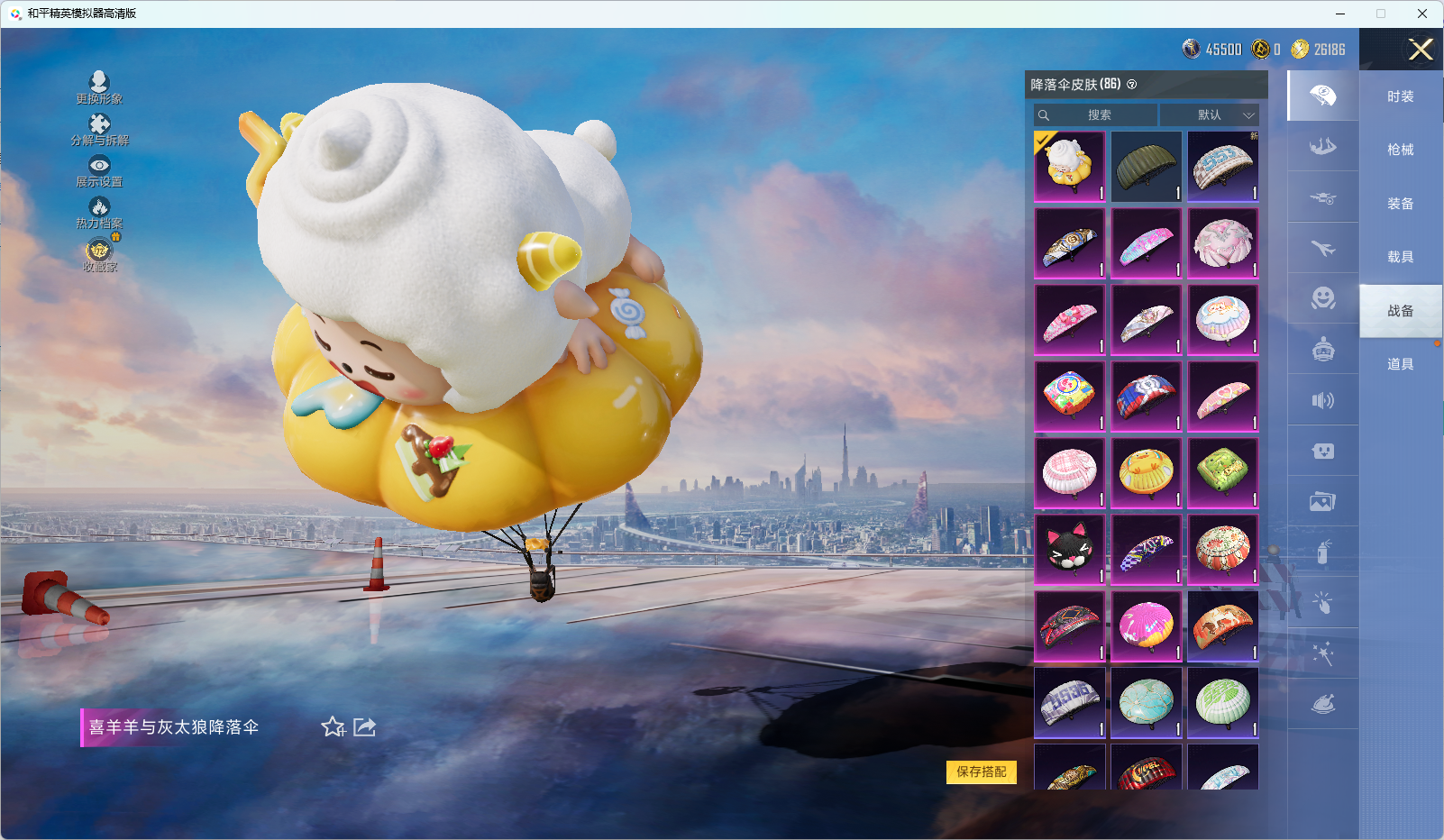The height and width of the screenshot is (840, 1444).
Task: Open the 道具 category tab
Action: 1400,364
